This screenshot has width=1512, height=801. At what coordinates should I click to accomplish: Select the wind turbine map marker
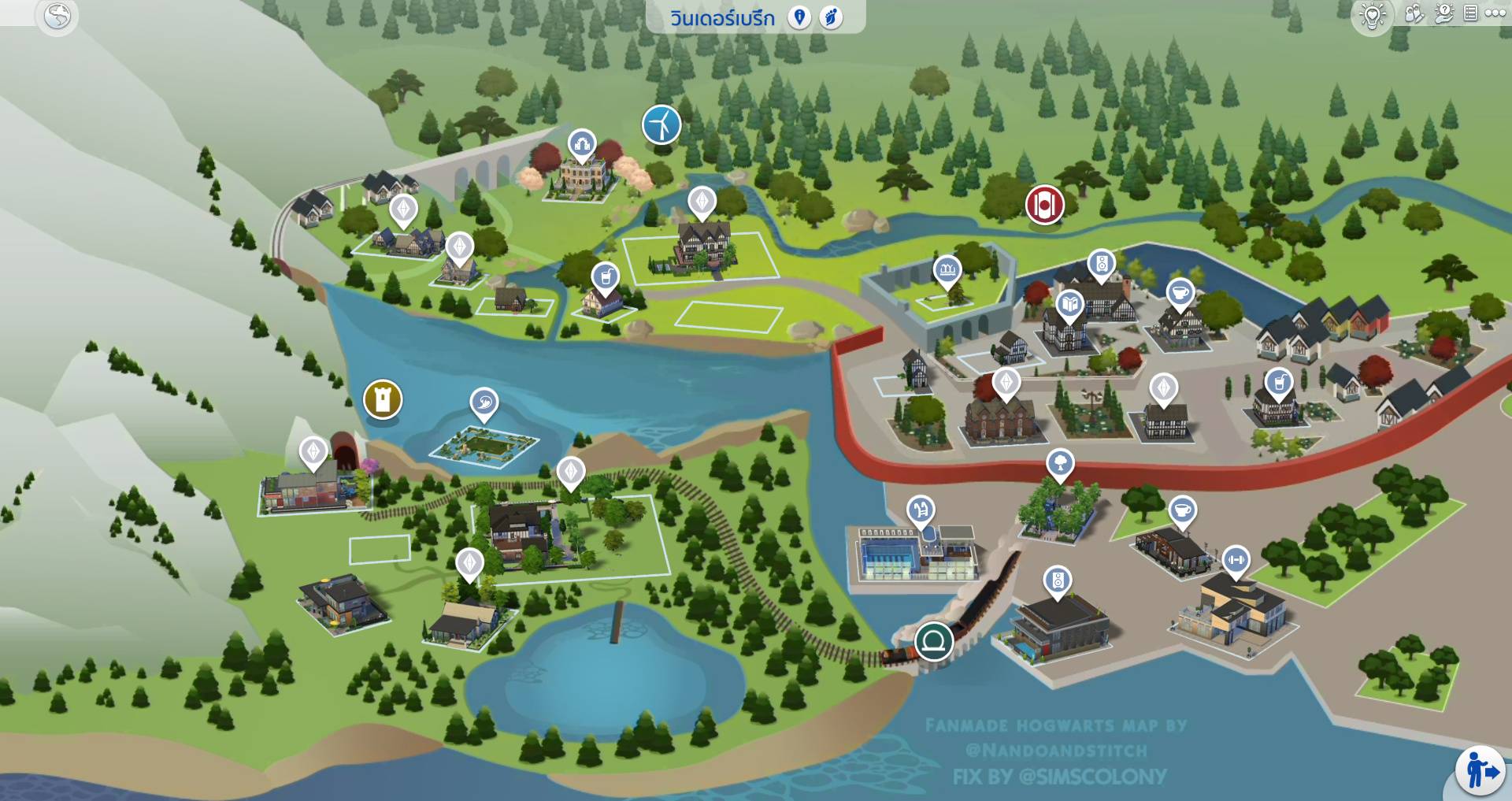coord(661,124)
